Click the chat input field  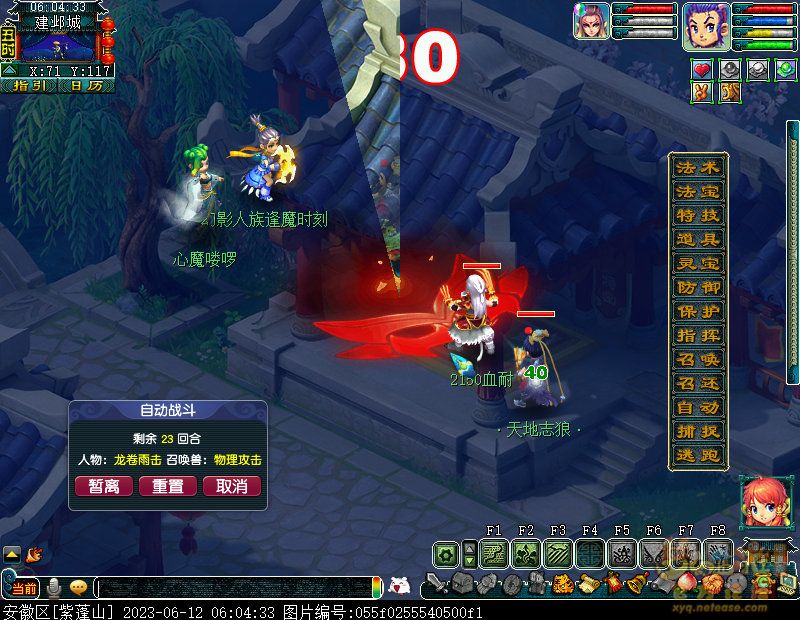coord(235,588)
